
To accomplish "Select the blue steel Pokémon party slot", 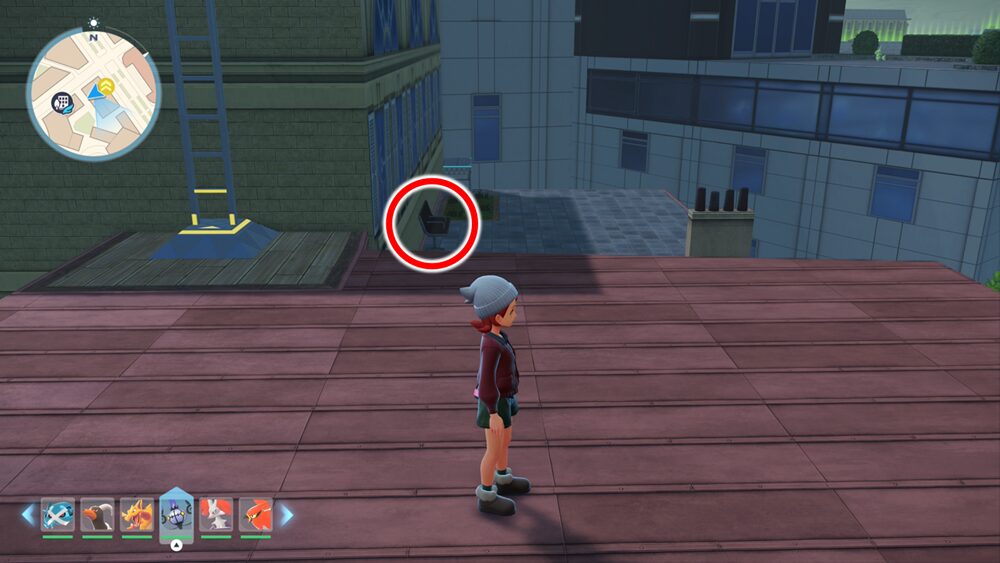I will pyautogui.click(x=57, y=515).
